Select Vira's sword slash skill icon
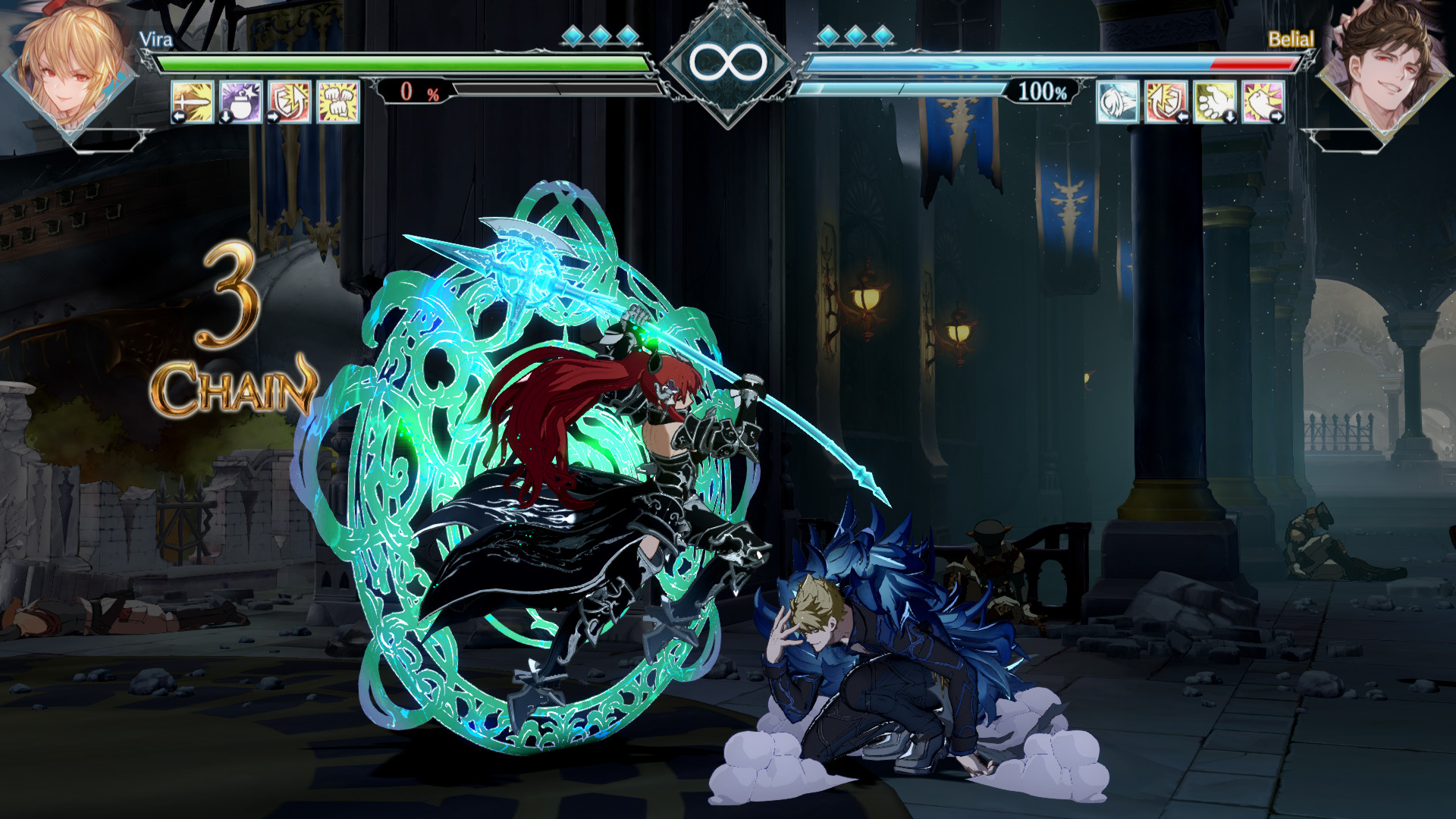The image size is (1456, 819). tap(192, 101)
